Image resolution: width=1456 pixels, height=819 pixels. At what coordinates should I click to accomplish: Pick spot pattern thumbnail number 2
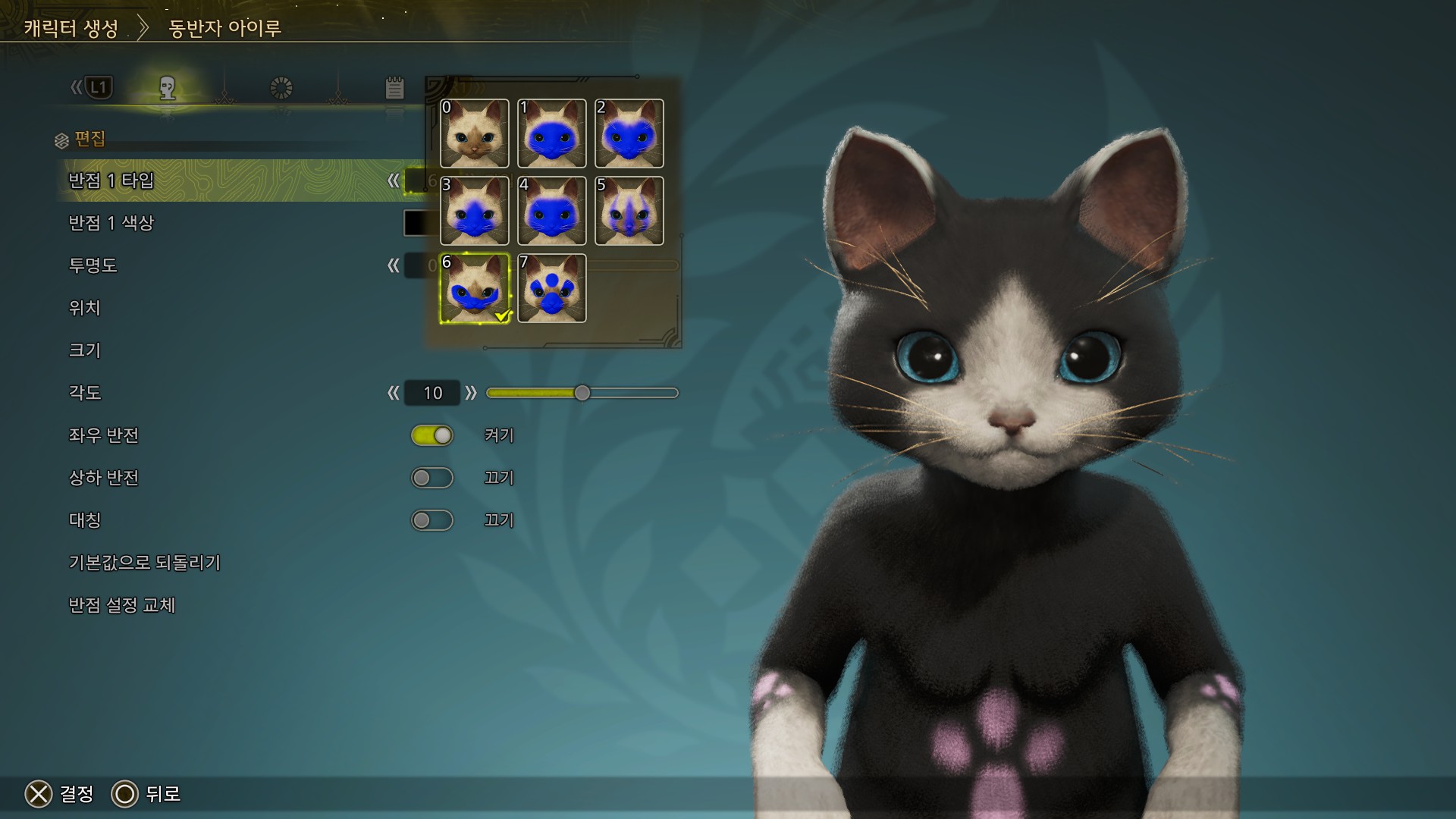(629, 133)
